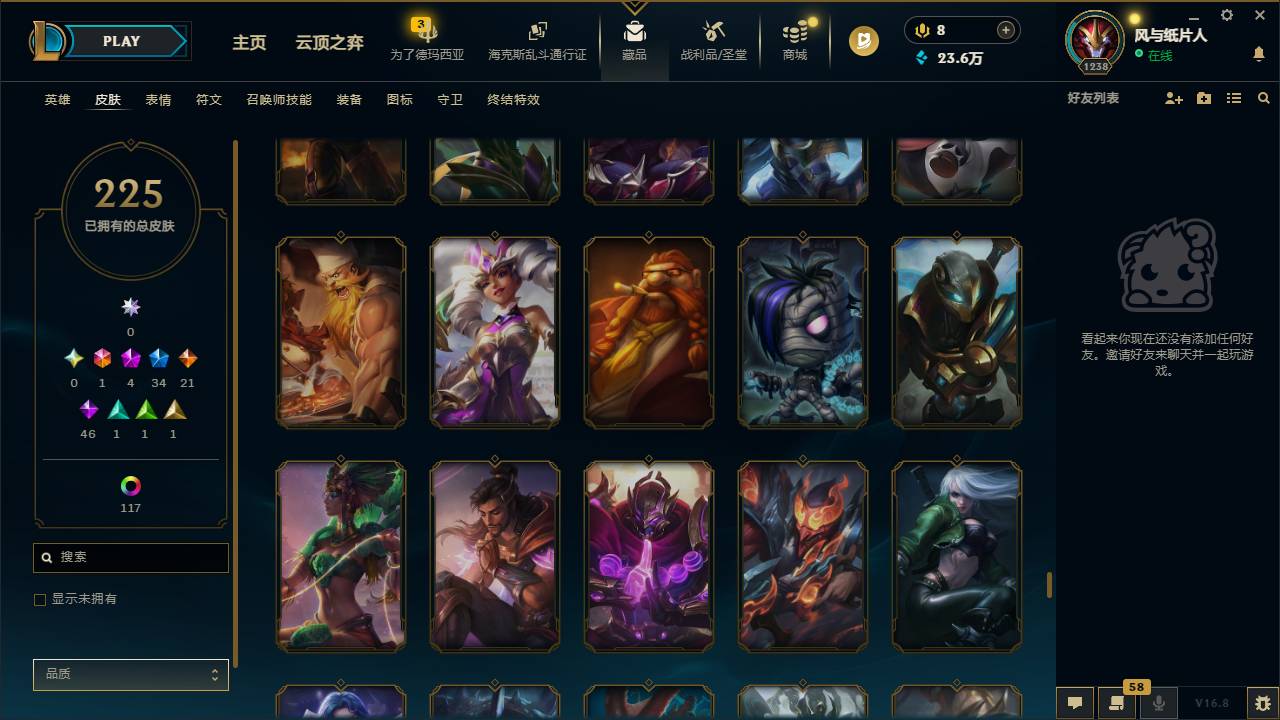Create a friend group via folder icon
The width and height of the screenshot is (1280, 720).
(x=1203, y=98)
